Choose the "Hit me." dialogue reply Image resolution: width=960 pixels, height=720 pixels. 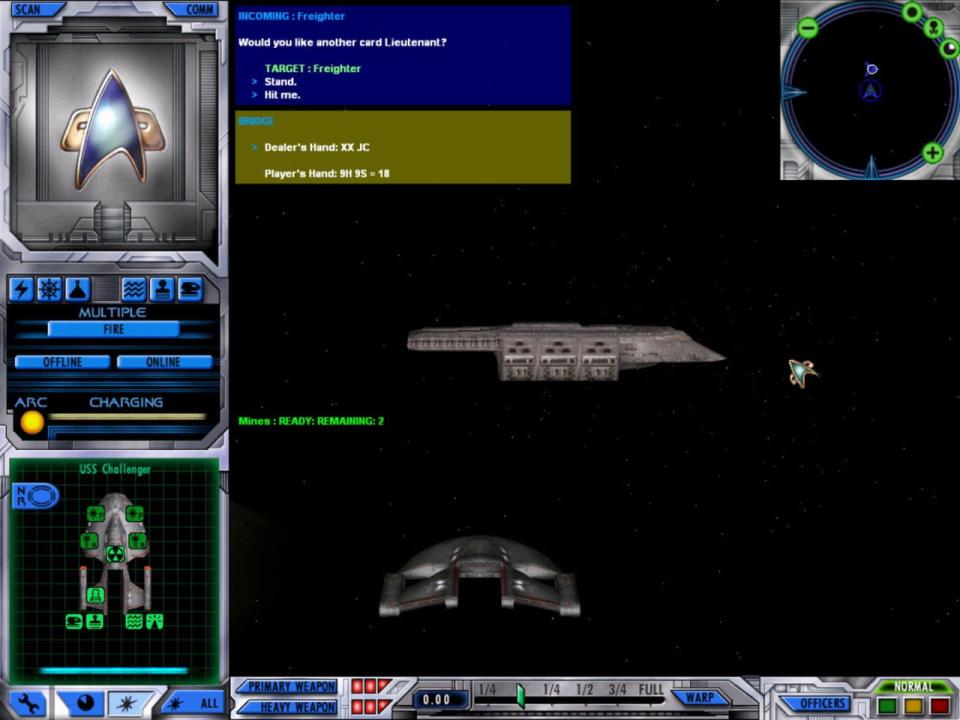[282, 95]
